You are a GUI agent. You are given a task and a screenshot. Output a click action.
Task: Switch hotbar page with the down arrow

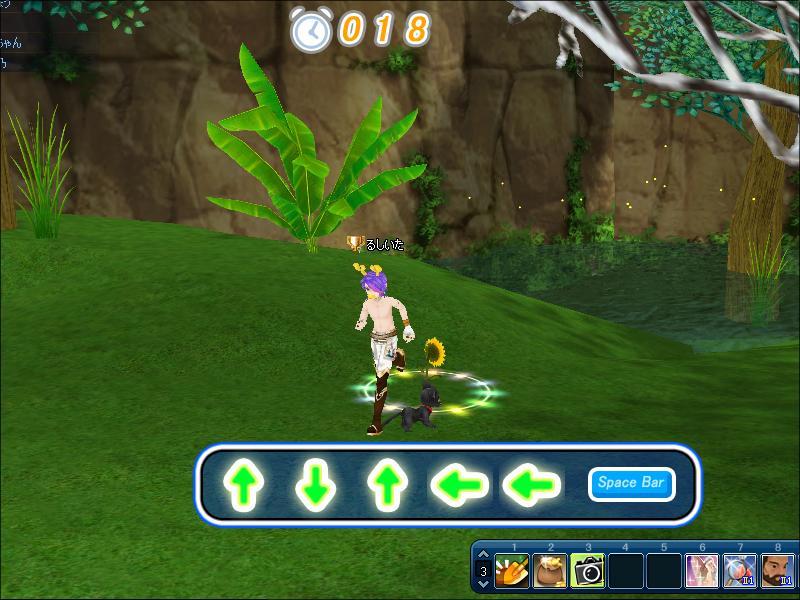point(484,584)
